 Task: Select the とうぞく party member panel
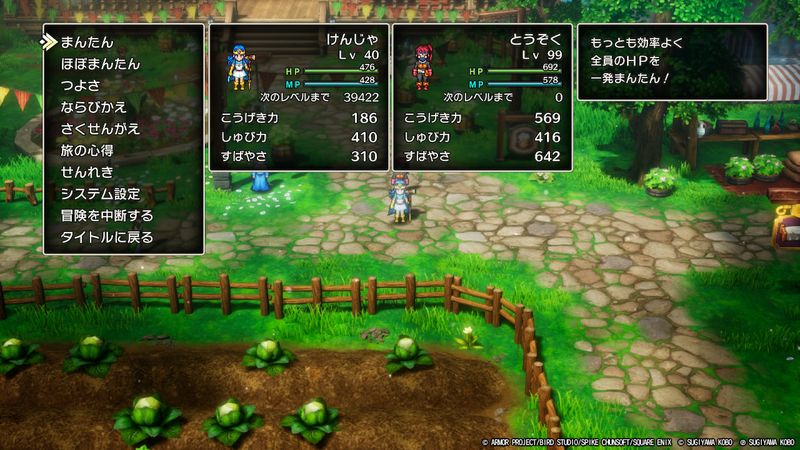pyautogui.click(x=482, y=98)
